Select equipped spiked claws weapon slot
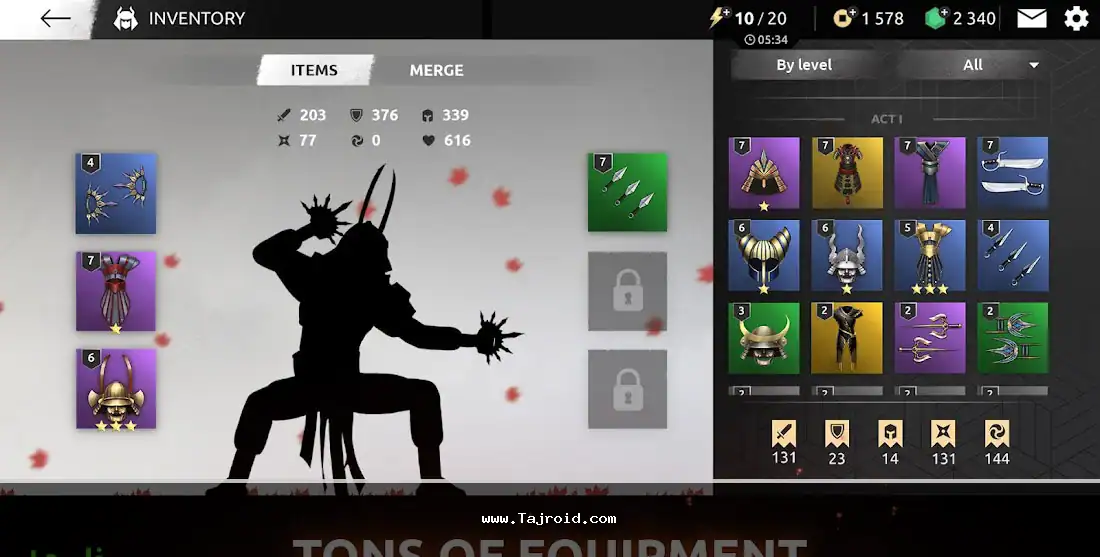This screenshot has height=557, width=1100. 116,193
